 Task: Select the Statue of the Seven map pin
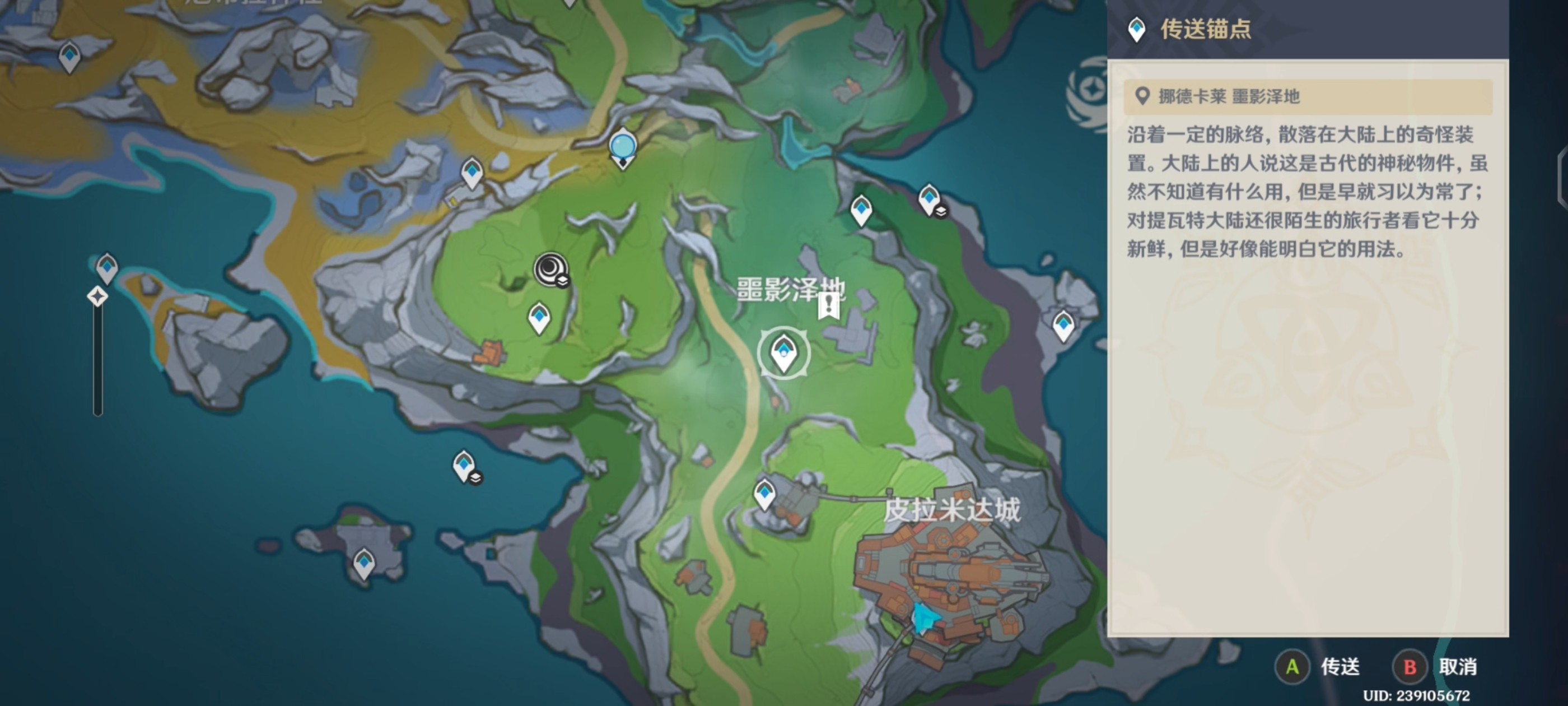(x=622, y=148)
